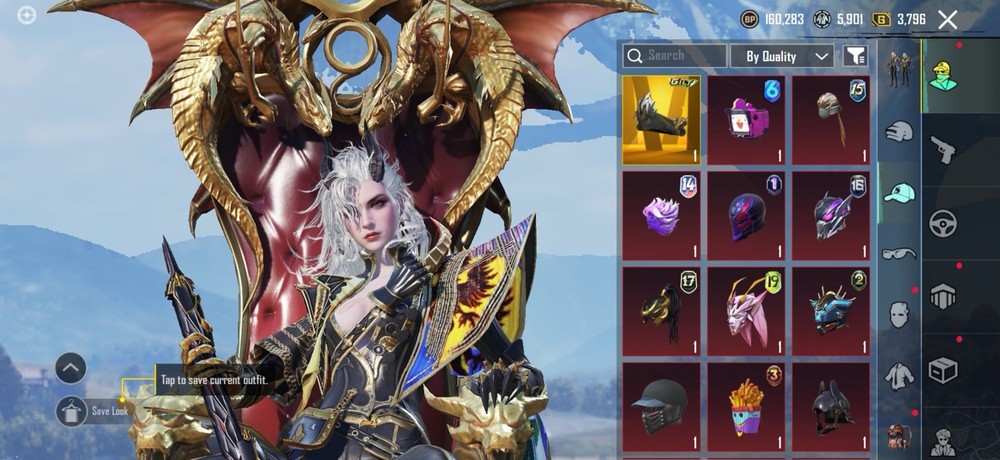Switch to the jacket clothing subcategory

click(899, 376)
